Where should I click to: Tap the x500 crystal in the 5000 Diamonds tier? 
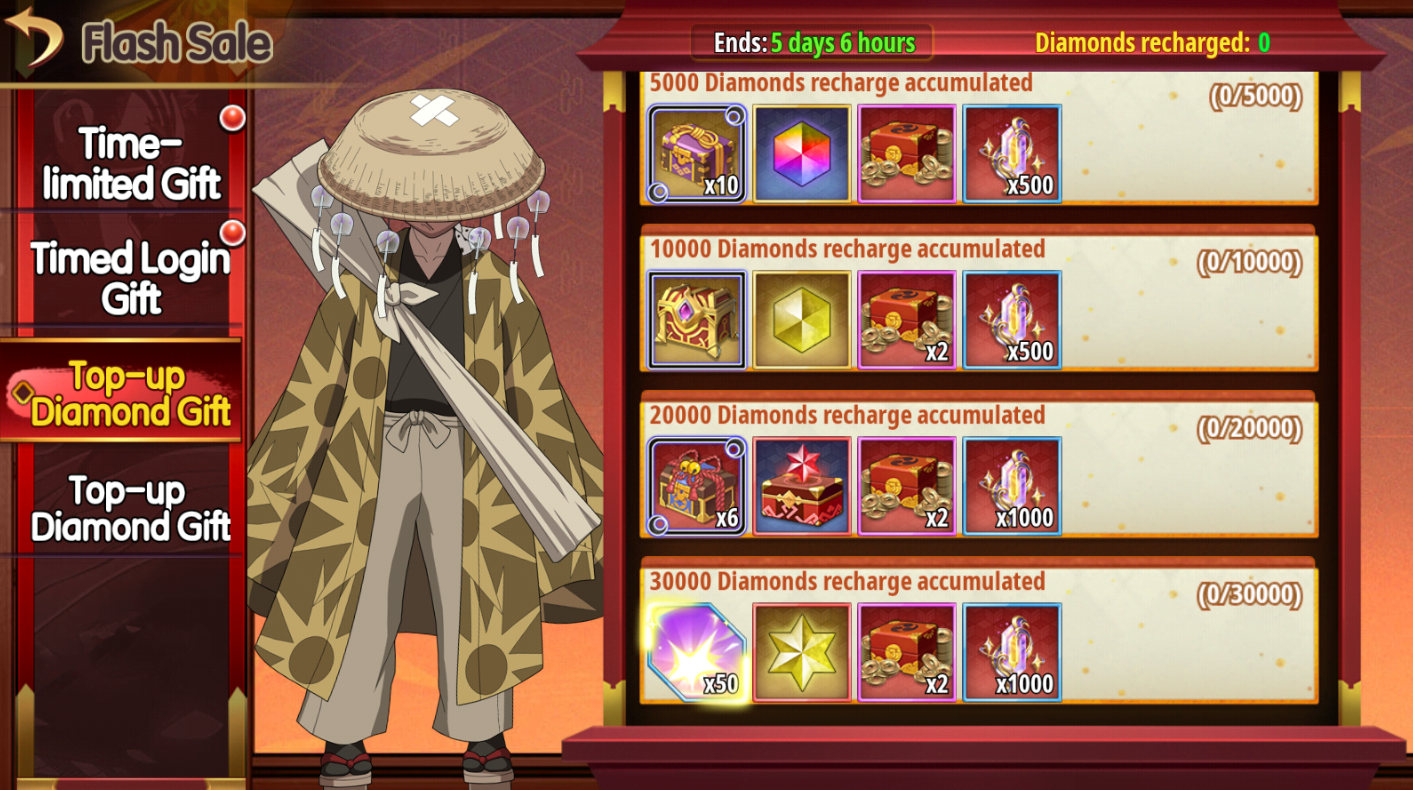point(1012,154)
